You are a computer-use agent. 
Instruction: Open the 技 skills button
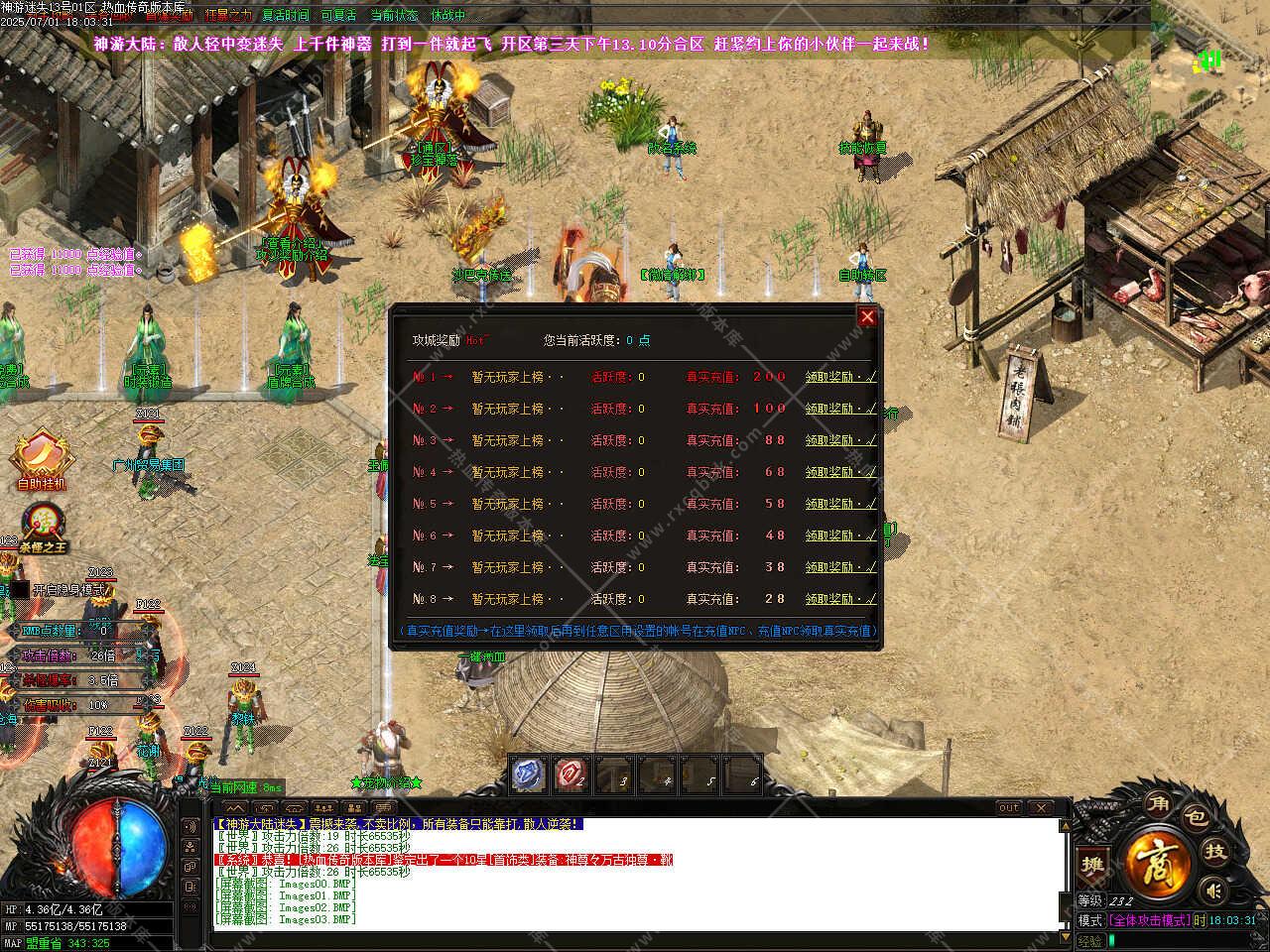click(1214, 851)
